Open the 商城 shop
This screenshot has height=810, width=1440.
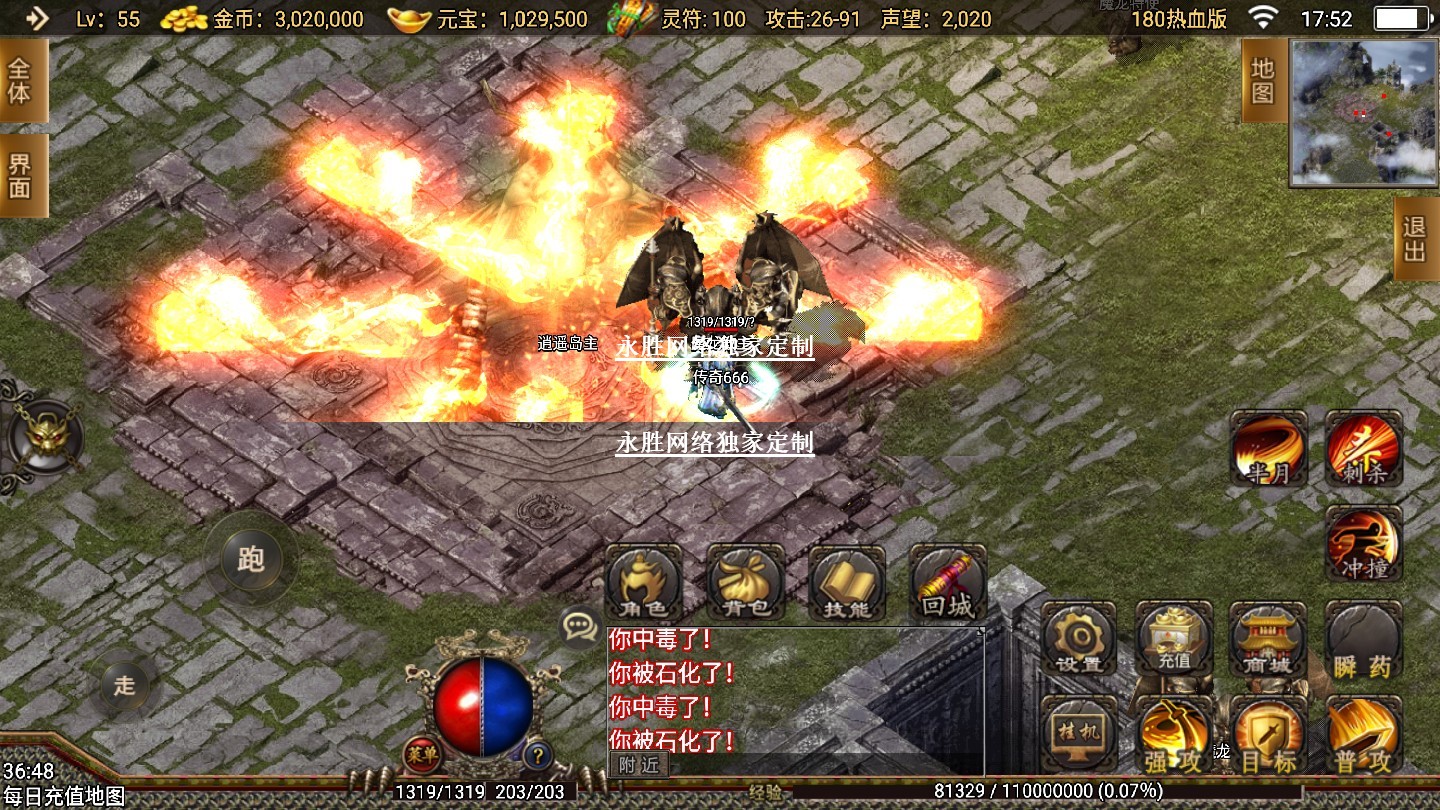tap(1268, 640)
